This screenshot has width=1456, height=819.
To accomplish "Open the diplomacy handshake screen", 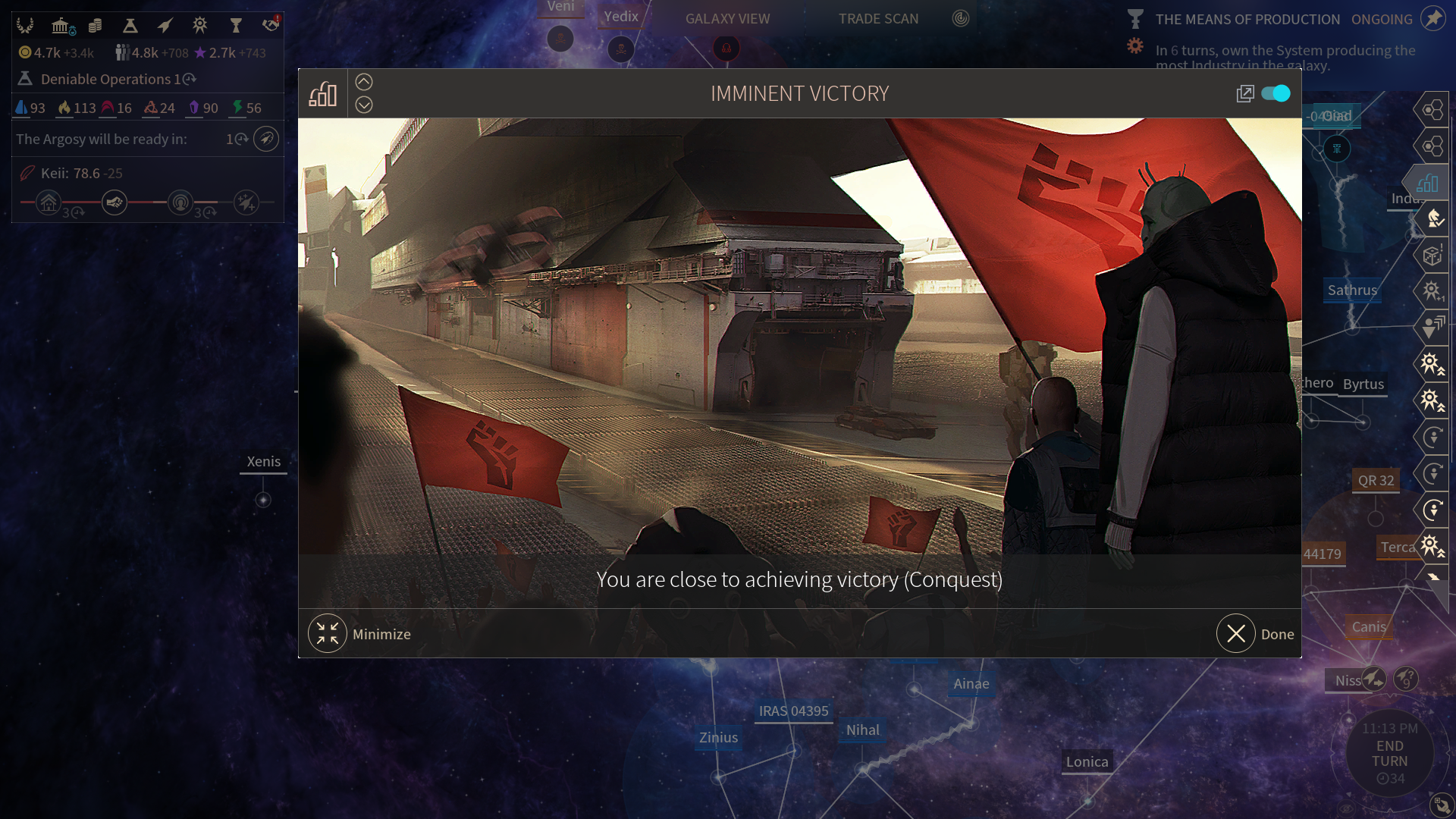I will tap(271, 26).
